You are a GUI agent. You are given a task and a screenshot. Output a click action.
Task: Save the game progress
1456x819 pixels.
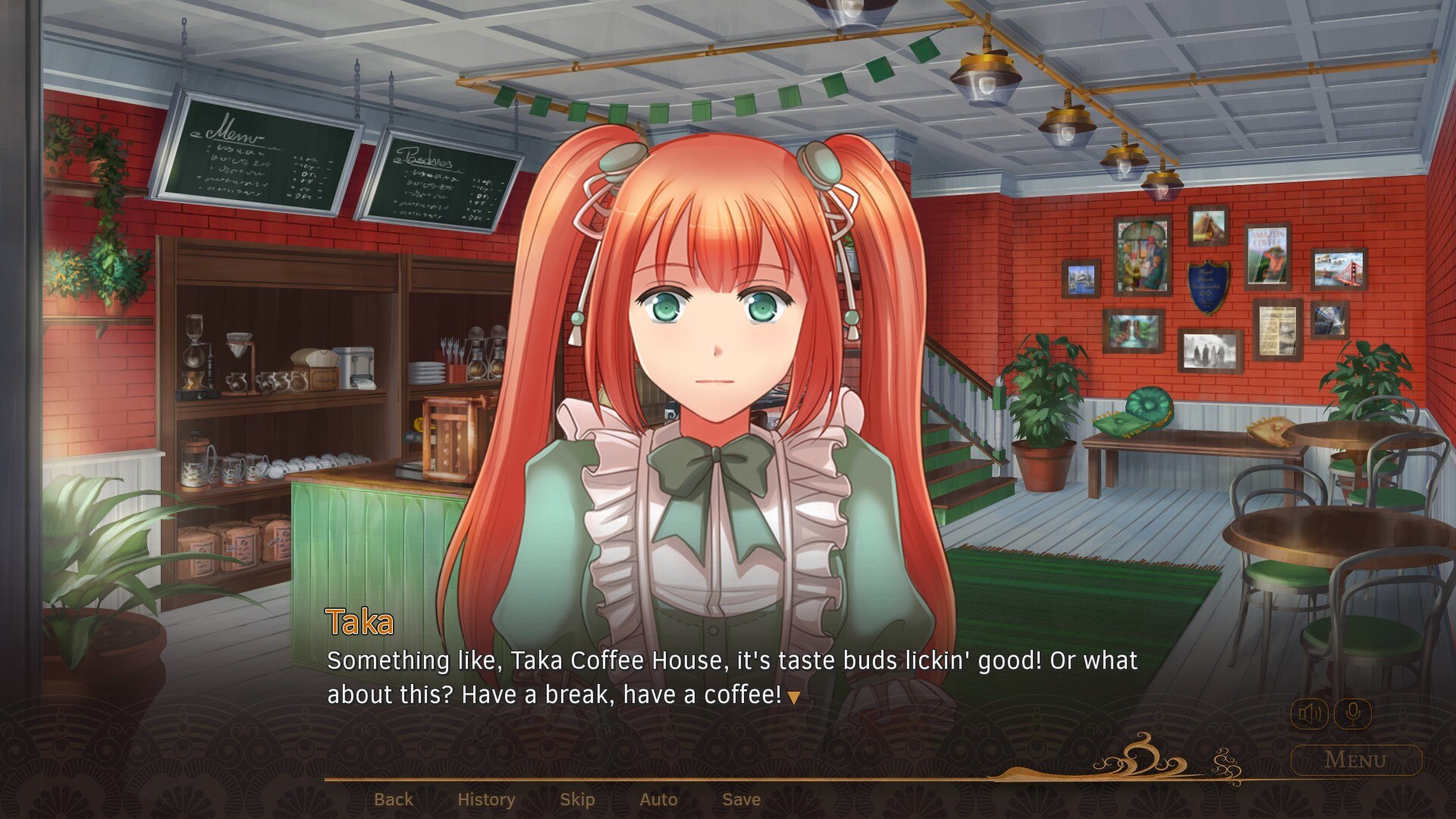[741, 799]
